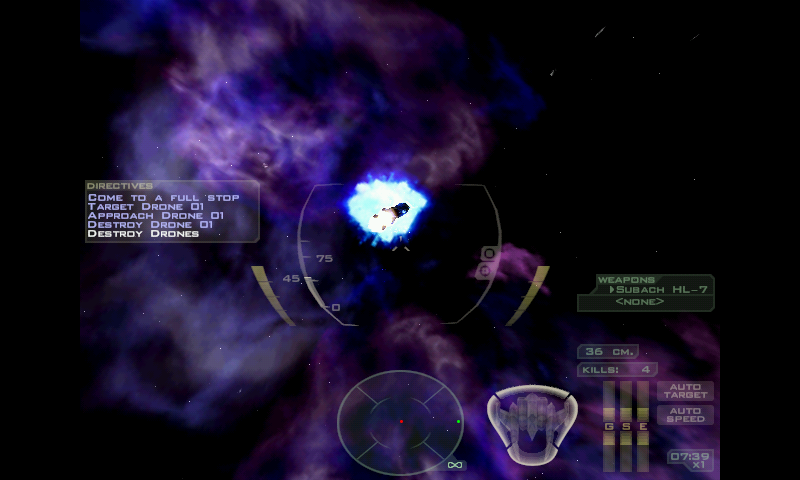Toggle the Auto Speed indicator
800x480 pixels.
pyautogui.click(x=685, y=415)
